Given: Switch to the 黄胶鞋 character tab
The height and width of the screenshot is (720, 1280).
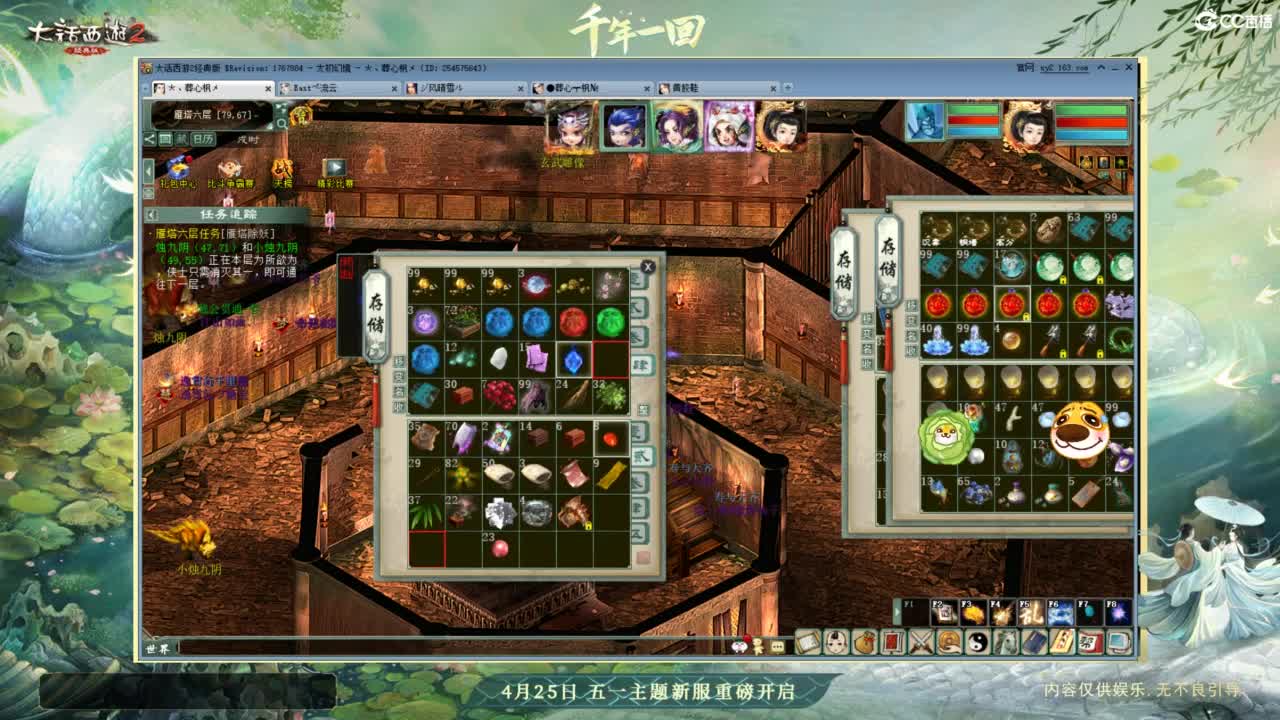Looking at the screenshot, I should coord(684,88).
